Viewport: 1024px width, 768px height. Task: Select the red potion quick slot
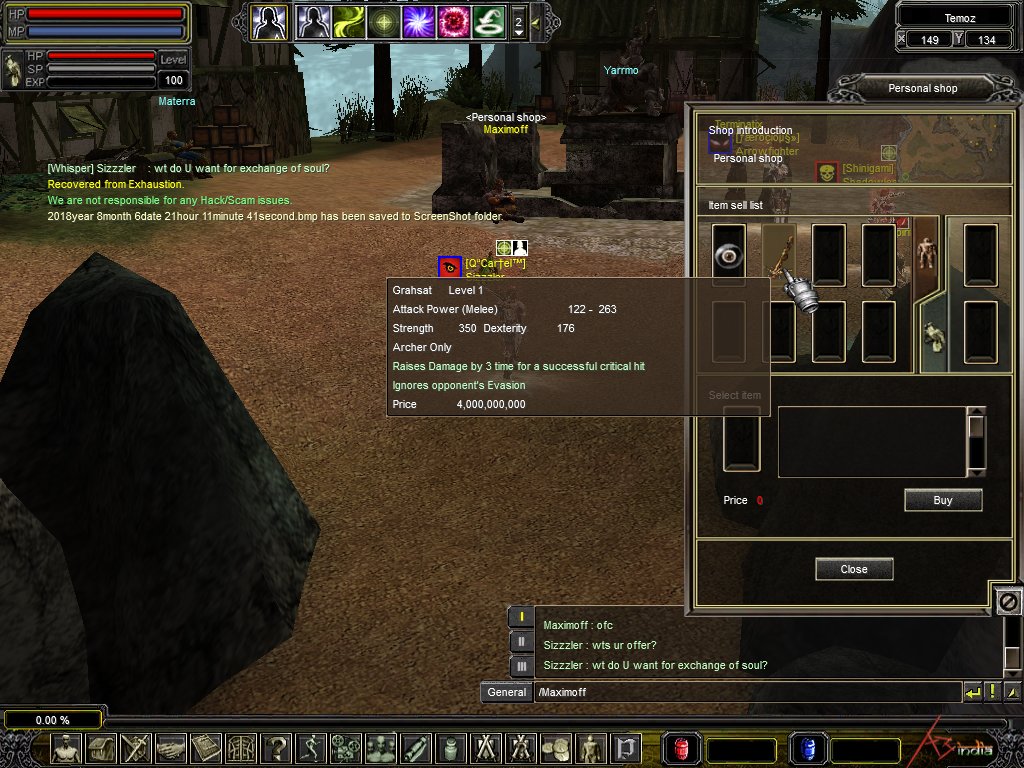[x=682, y=749]
